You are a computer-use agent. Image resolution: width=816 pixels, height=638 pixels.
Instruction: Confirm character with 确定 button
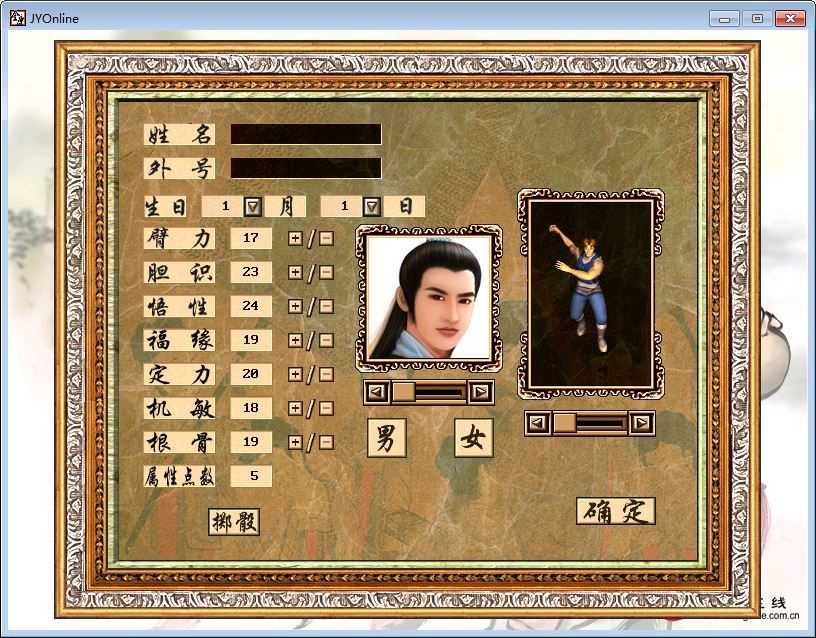pyautogui.click(x=615, y=511)
